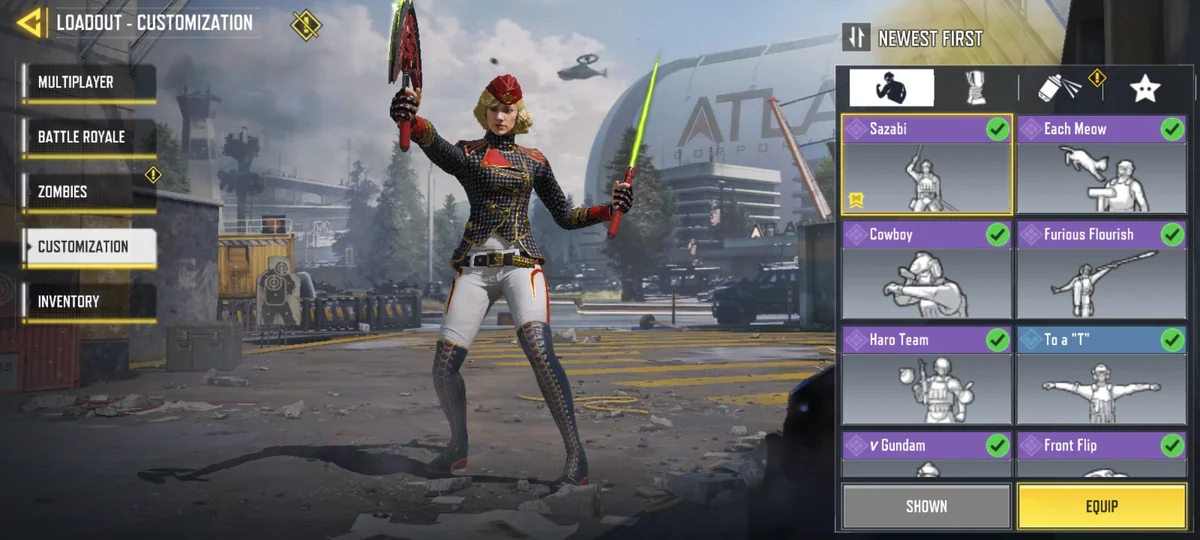Image resolution: width=1200 pixels, height=540 pixels.
Task: Open the Inventory menu
Action: [x=88, y=302]
